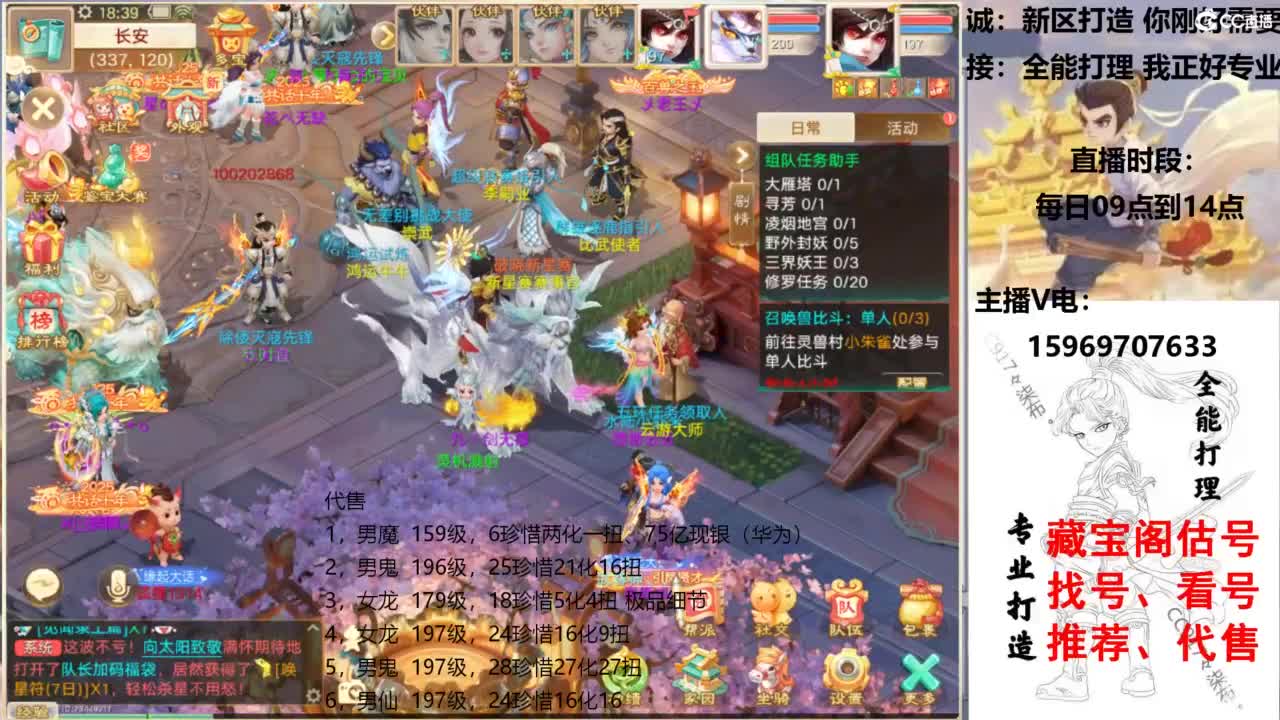Switch to the 日常 quest tab
The image size is (1280, 720).
(805, 127)
